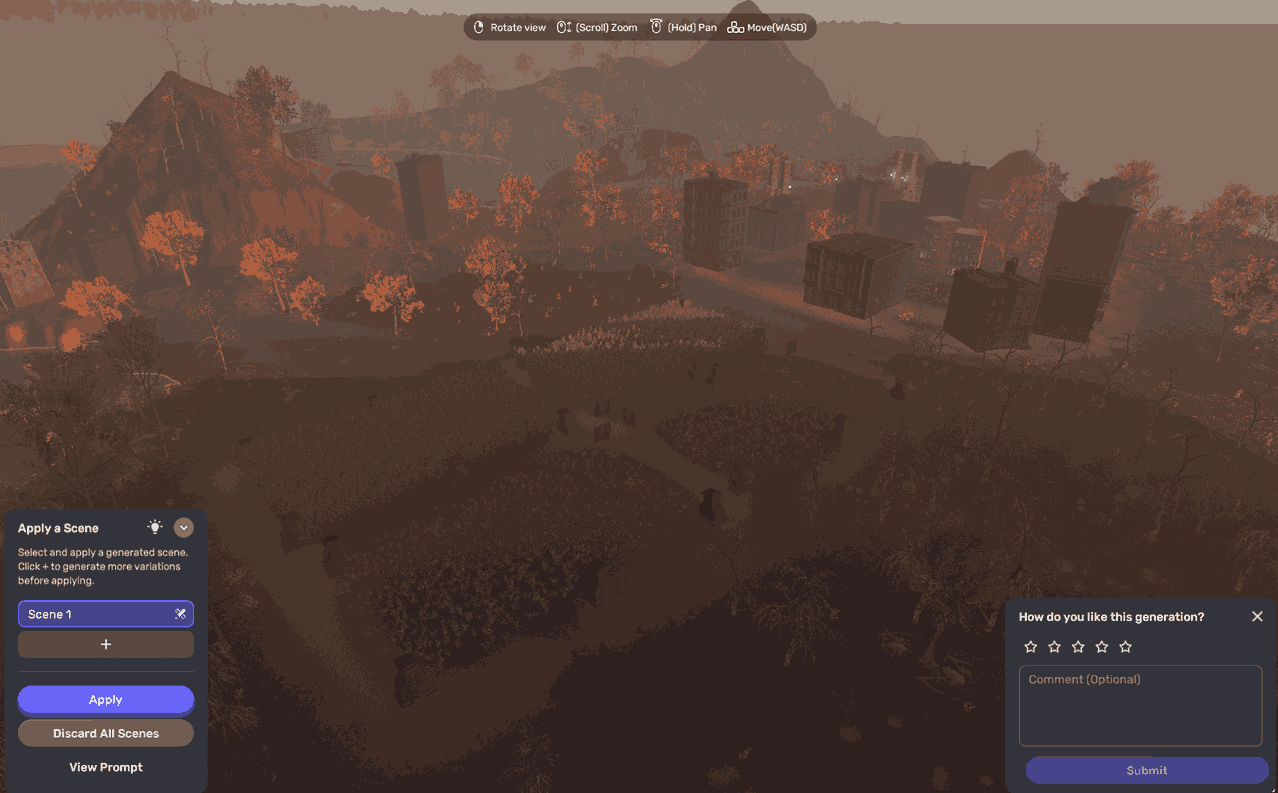The height and width of the screenshot is (793, 1278).
Task: Open the View Prompt link
Action: (x=106, y=767)
